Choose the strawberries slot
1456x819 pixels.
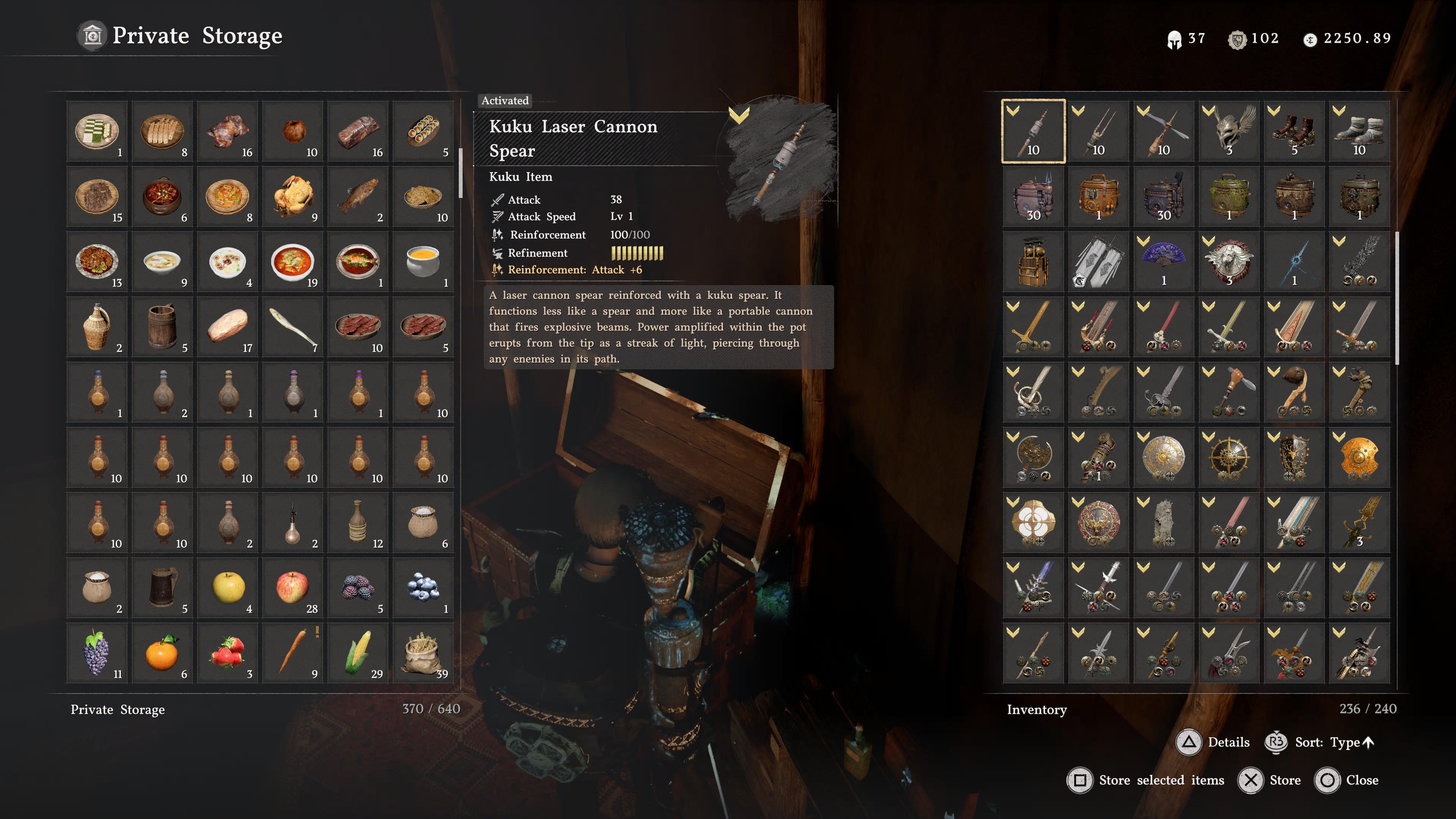[x=228, y=653]
